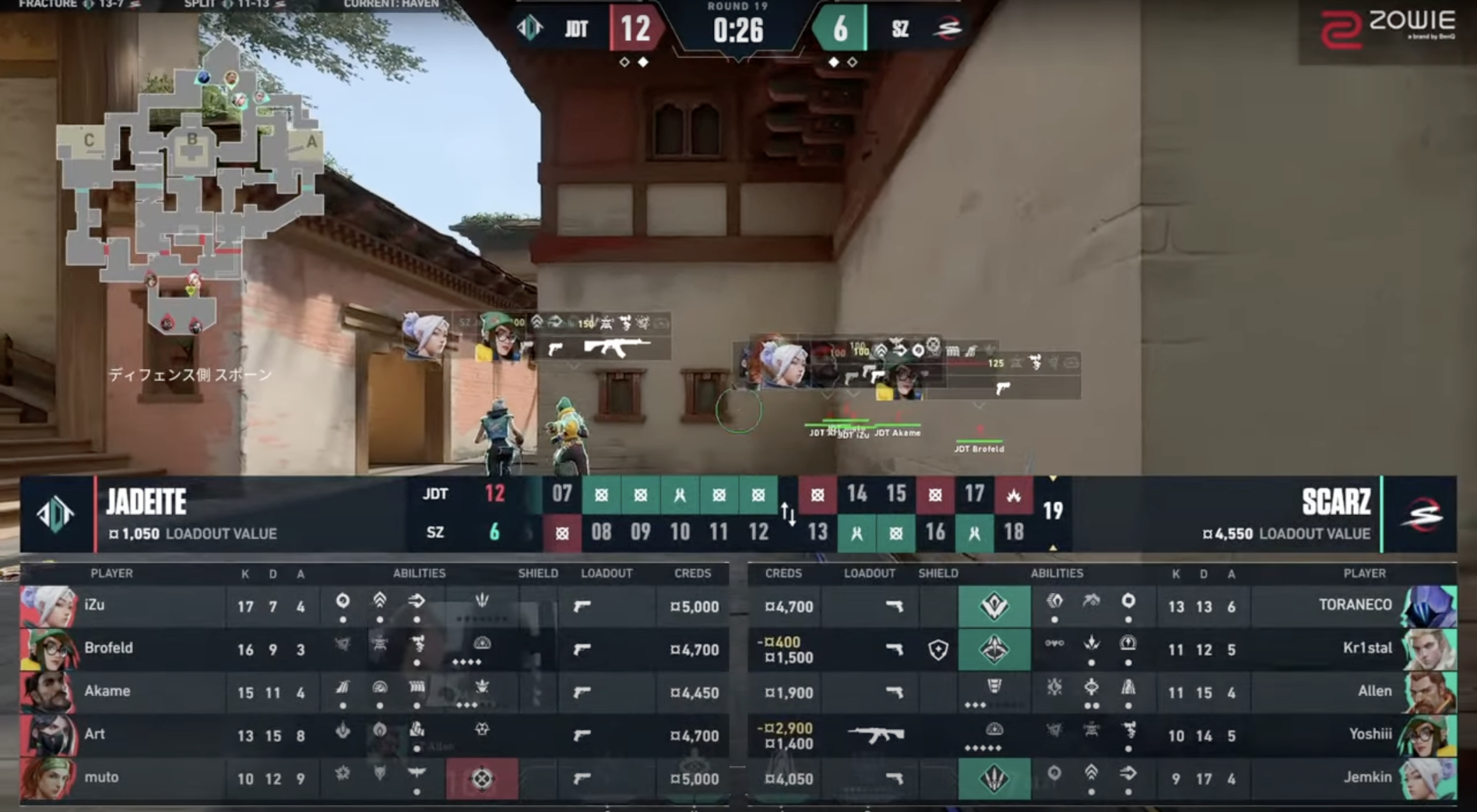Viewport: 1477px width, 812px height.
Task: Click the skull icon for round 7 win
Action: [x=562, y=531]
